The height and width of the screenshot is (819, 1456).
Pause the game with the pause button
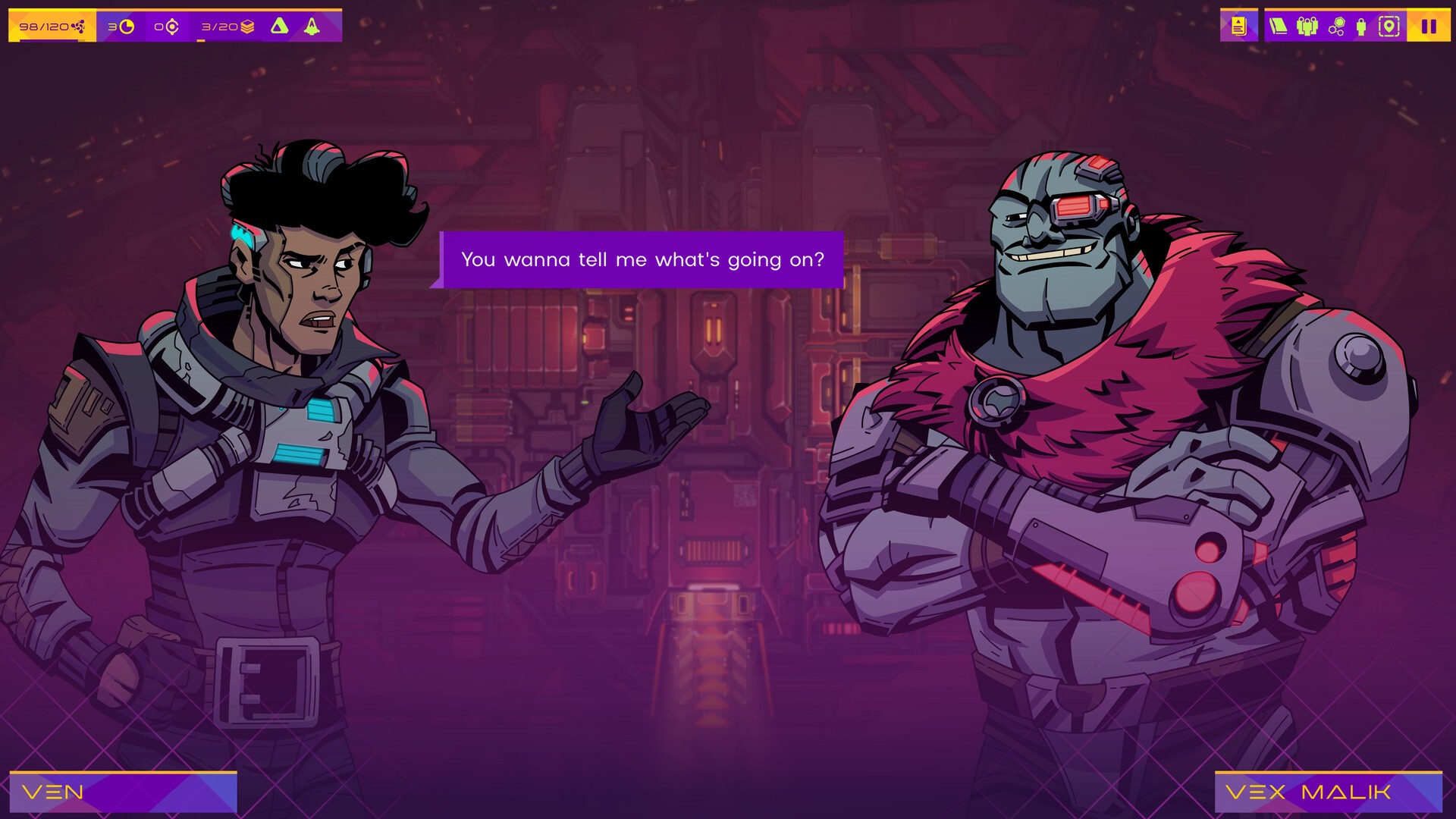pyautogui.click(x=1429, y=27)
